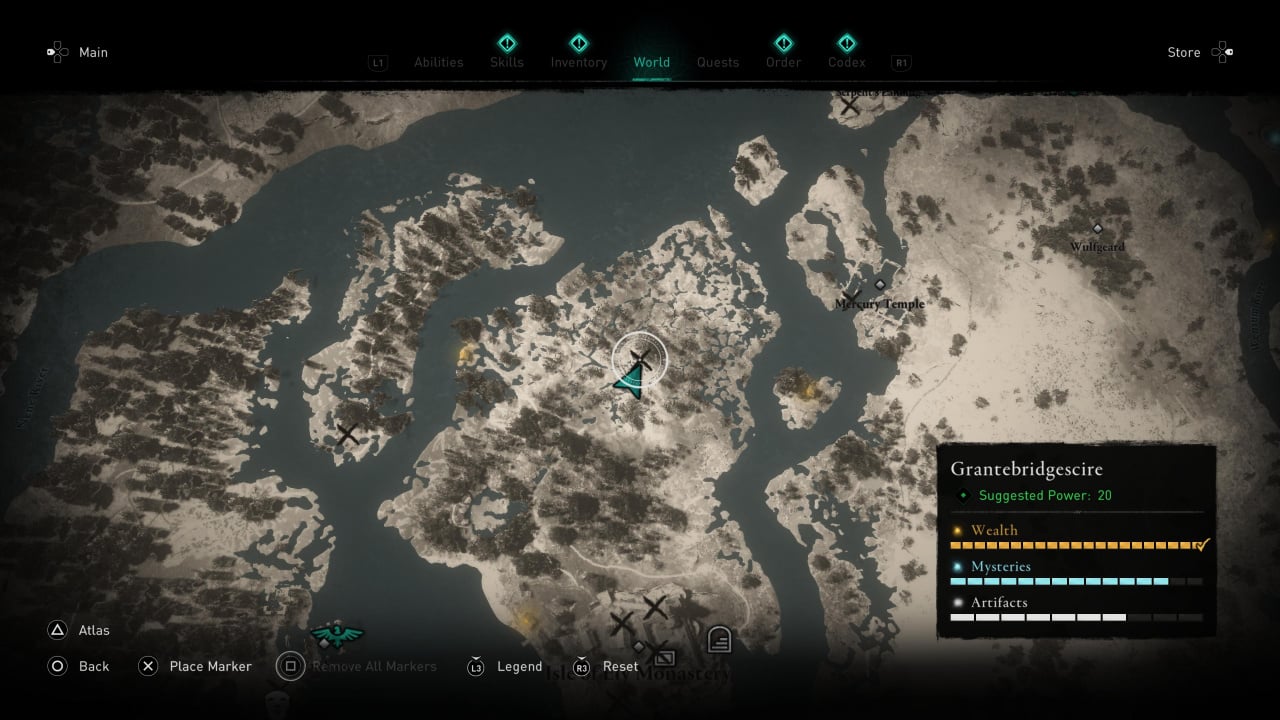
Task: Return to the Main menu
Action: [x=93, y=52]
